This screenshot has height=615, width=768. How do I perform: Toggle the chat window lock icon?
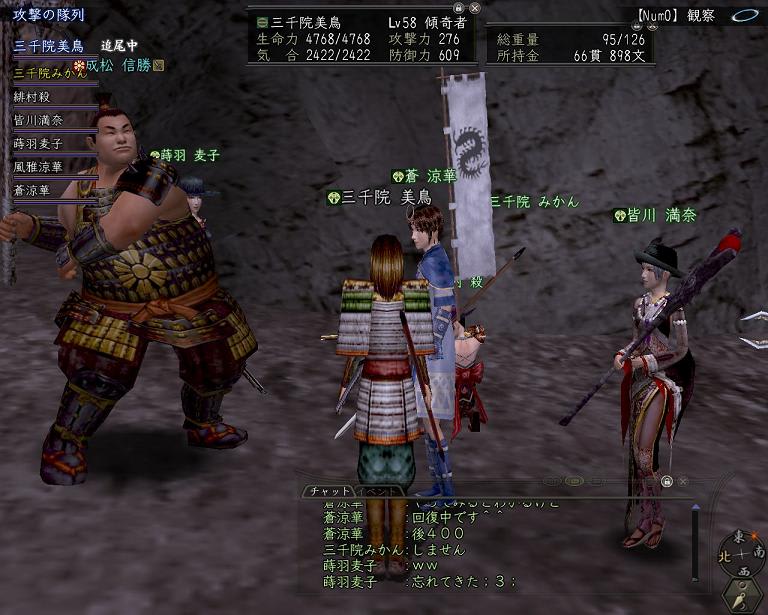(667, 481)
